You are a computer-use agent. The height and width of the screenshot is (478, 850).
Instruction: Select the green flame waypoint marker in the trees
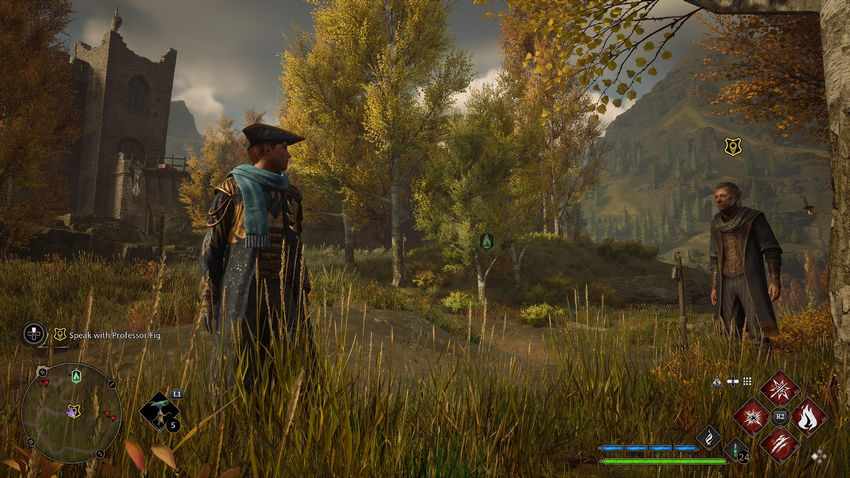[x=487, y=241]
